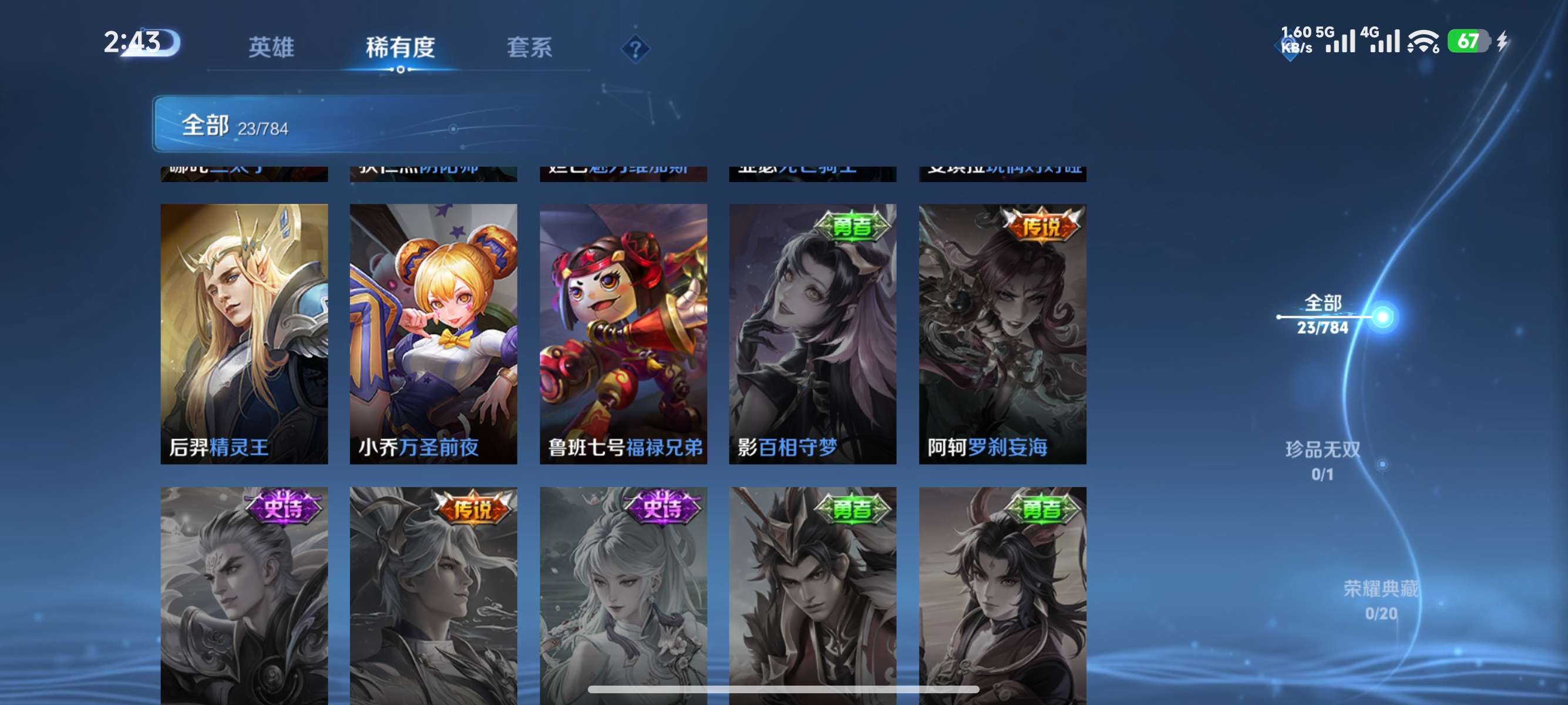Open the 套系 tab

(x=531, y=48)
